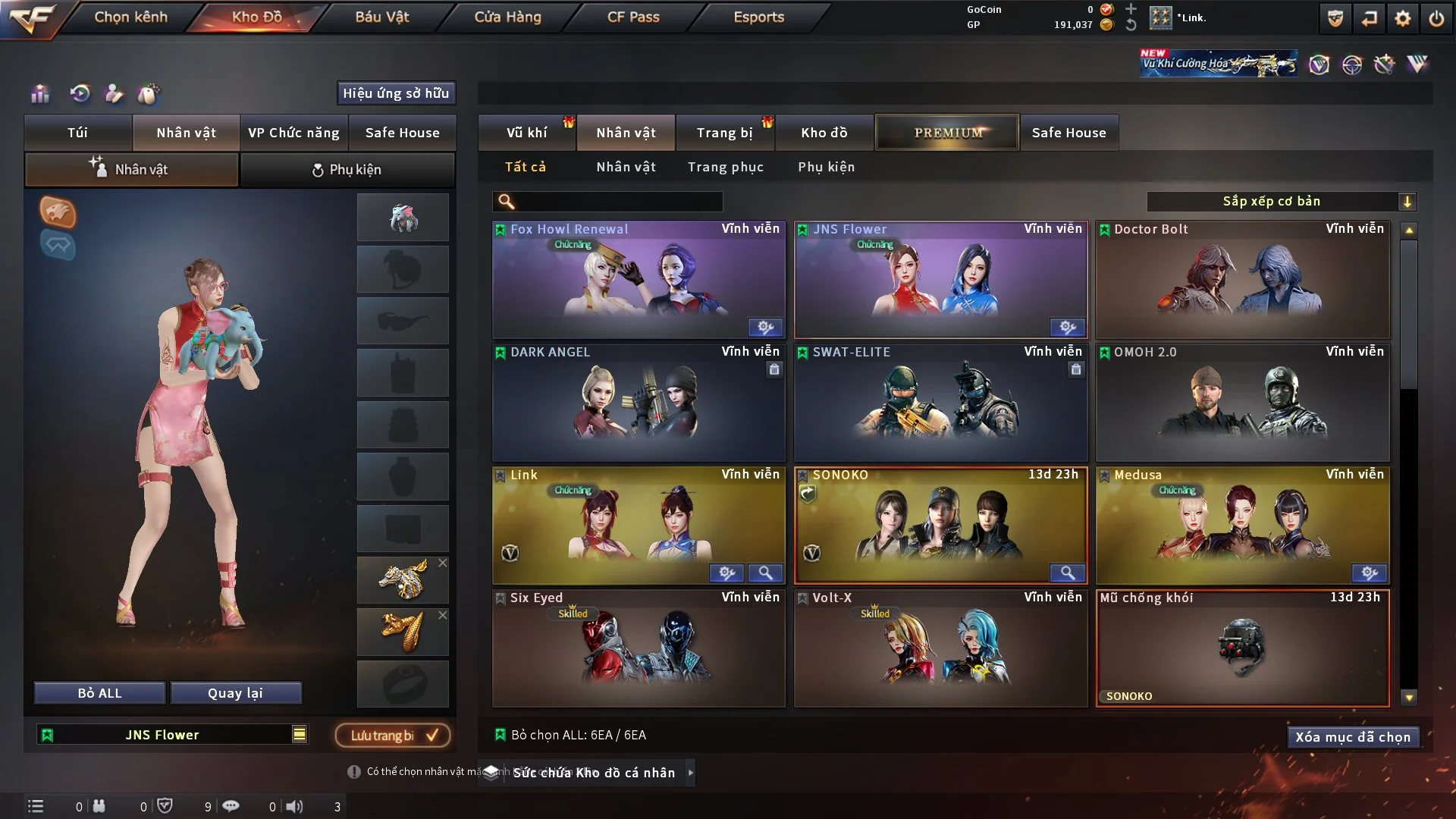This screenshot has width=1456, height=819.
Task: Switch to the Vũ khí tab
Action: click(x=526, y=133)
